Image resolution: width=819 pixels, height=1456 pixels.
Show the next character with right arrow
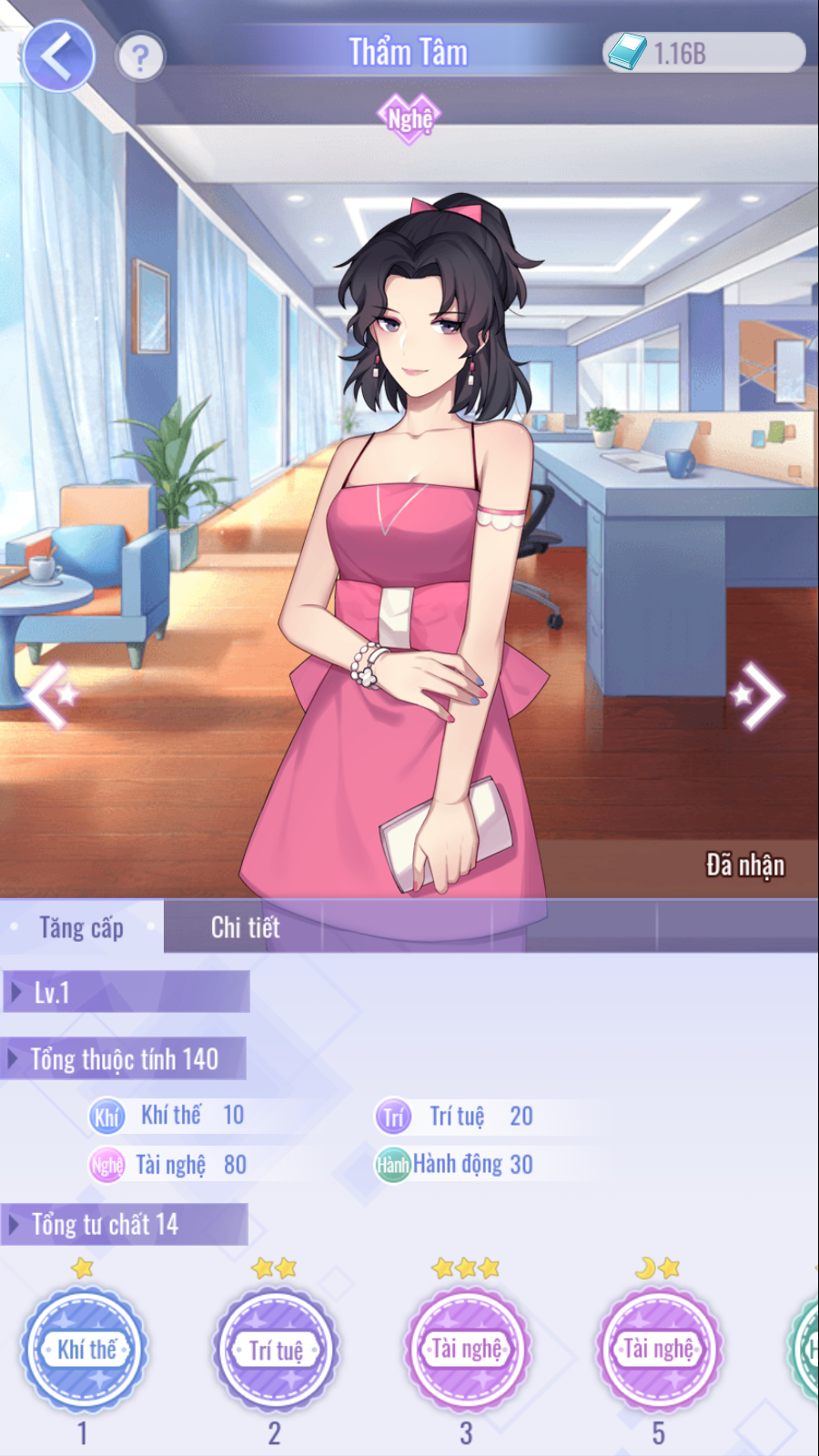pyautogui.click(x=761, y=695)
